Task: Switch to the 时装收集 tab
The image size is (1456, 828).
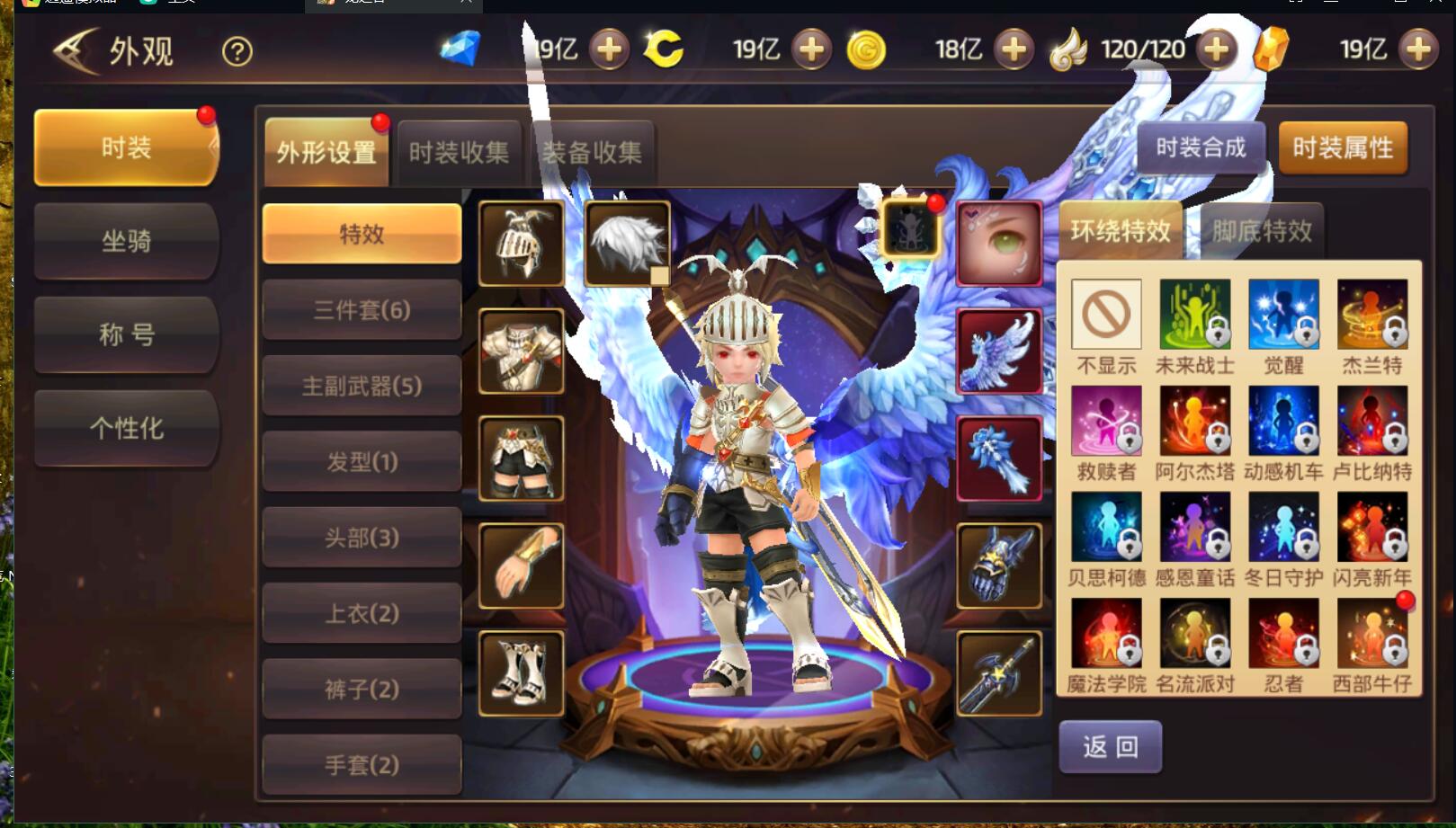Action: tap(459, 153)
